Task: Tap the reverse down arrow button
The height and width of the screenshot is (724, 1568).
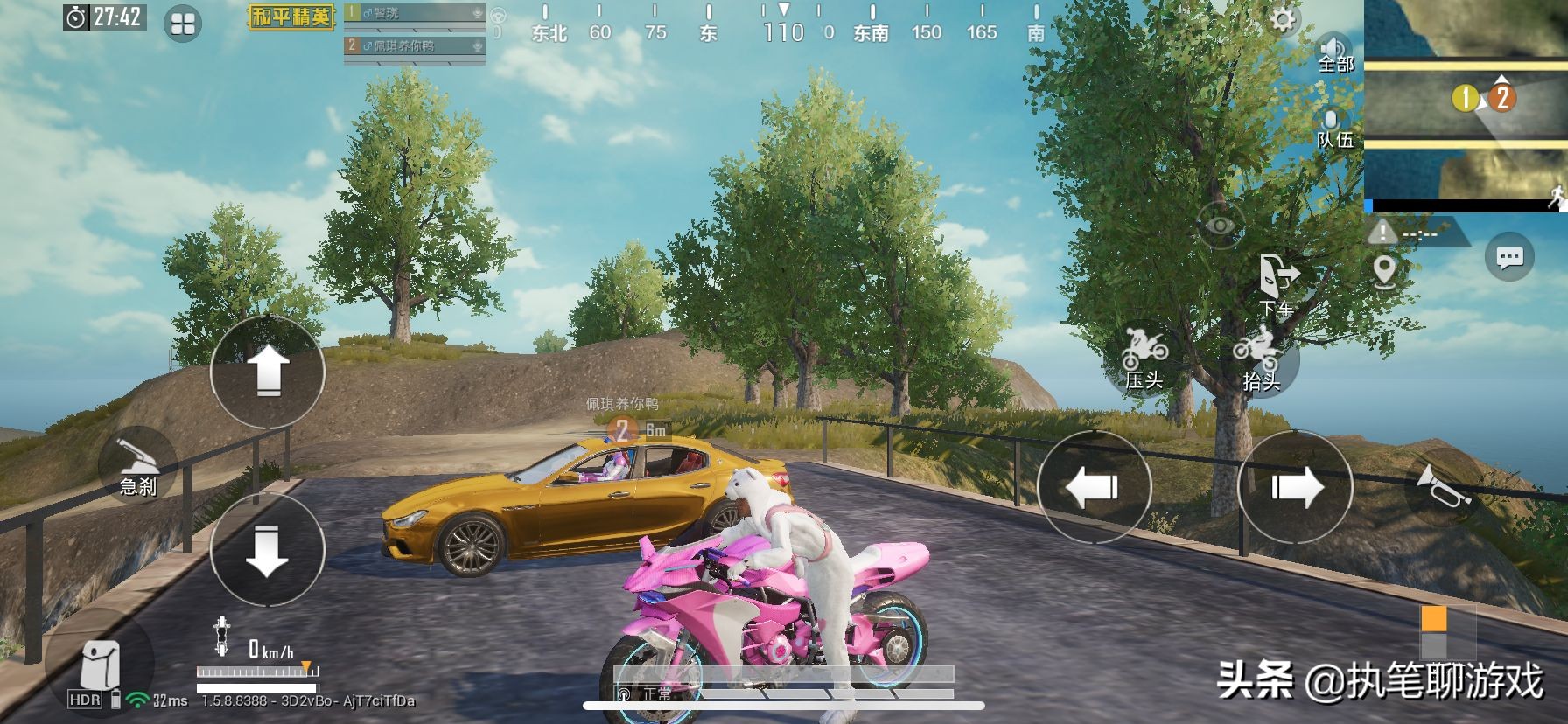Action: (268, 550)
